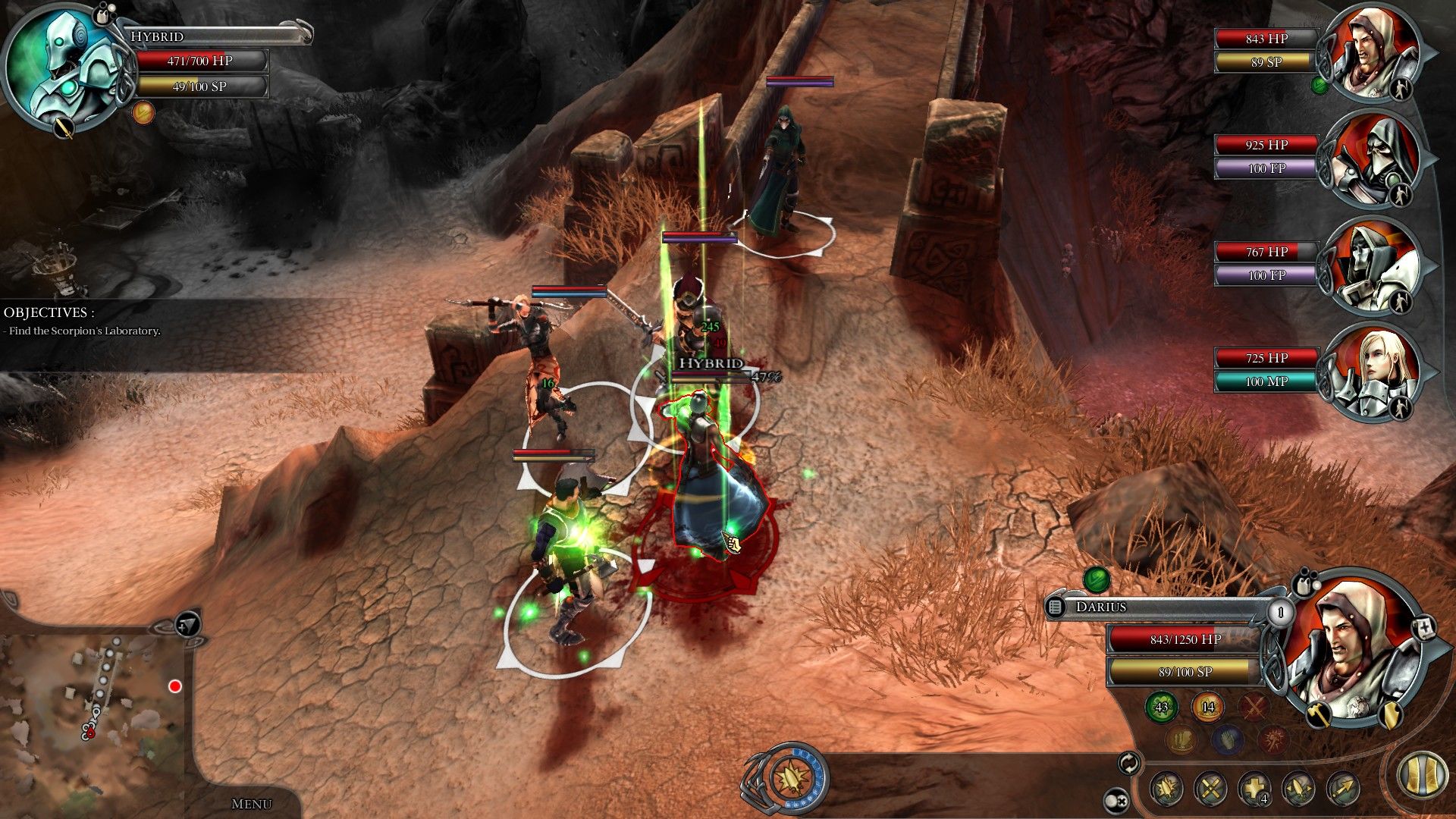Click the cycle arrows swap button
Image resolution: width=1456 pixels, height=819 pixels.
(1129, 763)
